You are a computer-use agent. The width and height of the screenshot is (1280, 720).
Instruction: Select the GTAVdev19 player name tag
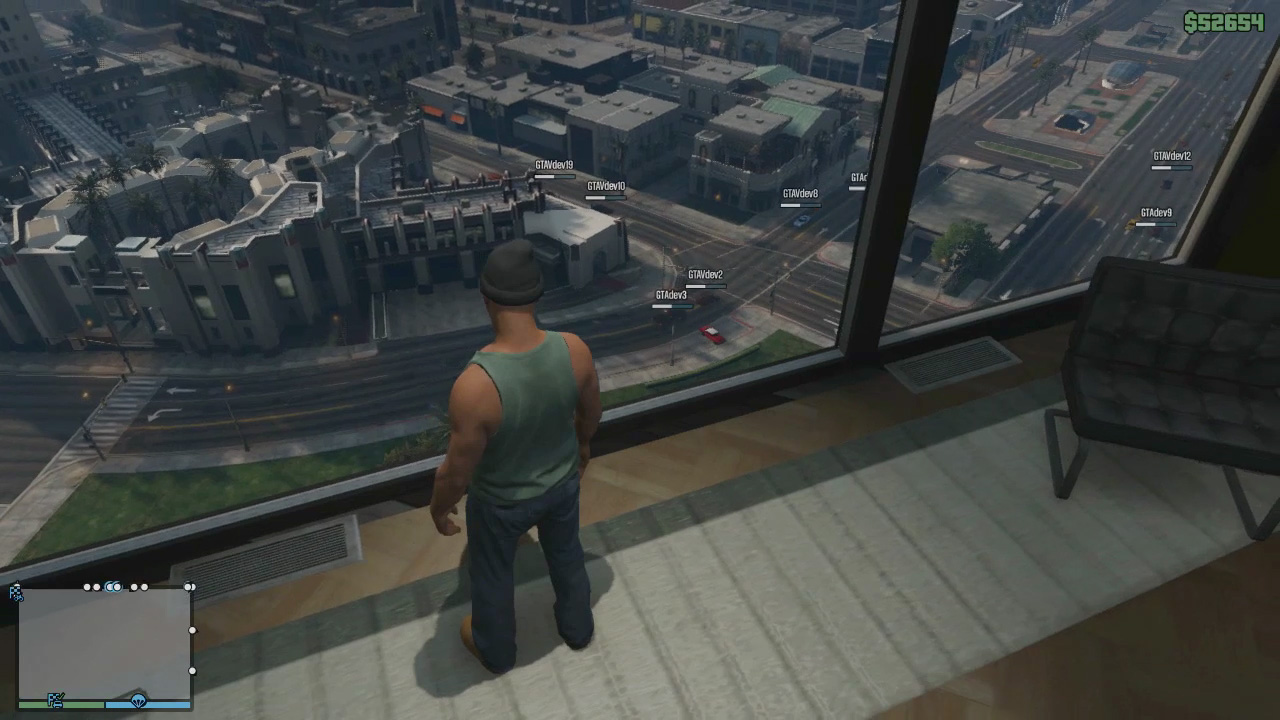click(554, 166)
